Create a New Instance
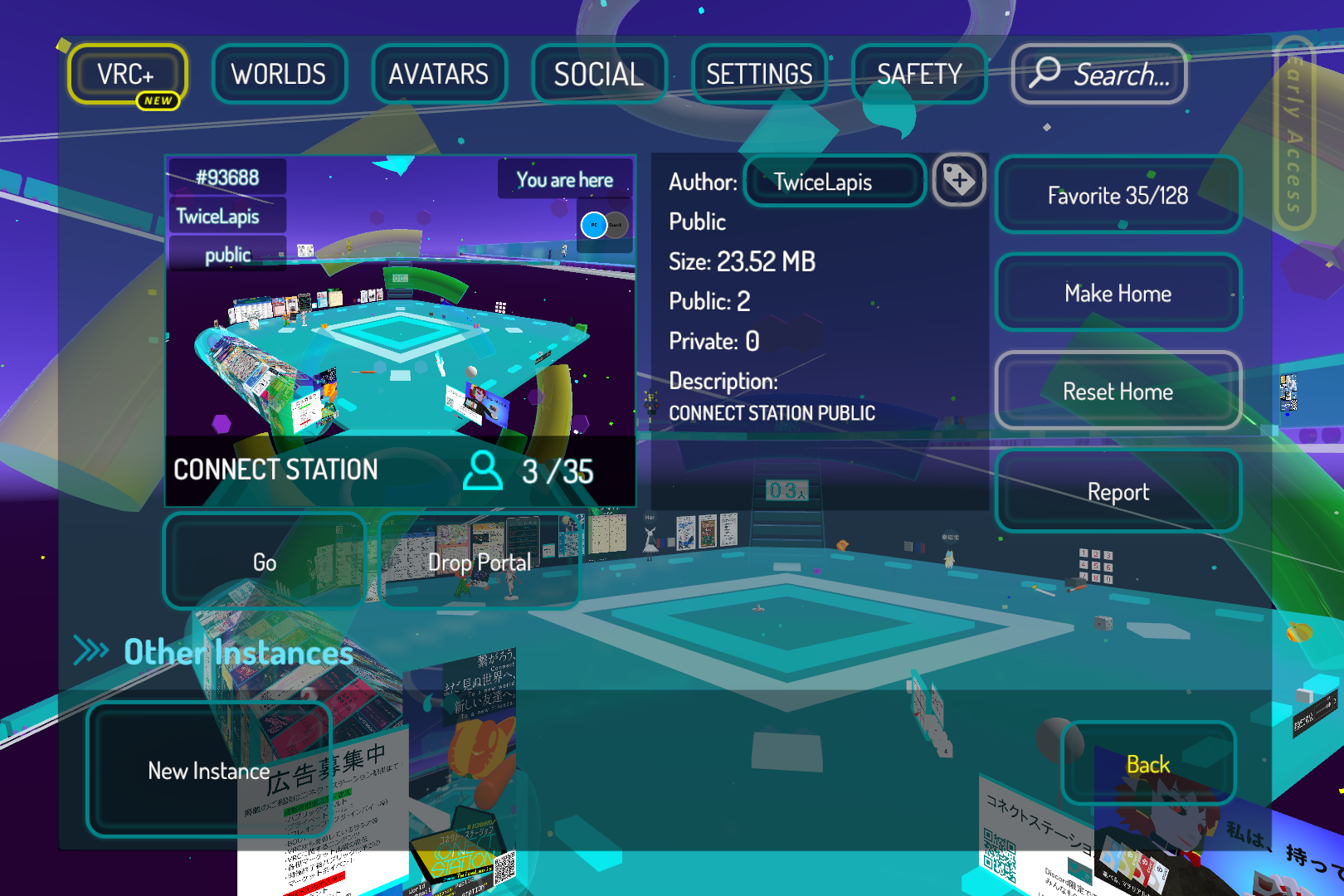 tap(207, 771)
